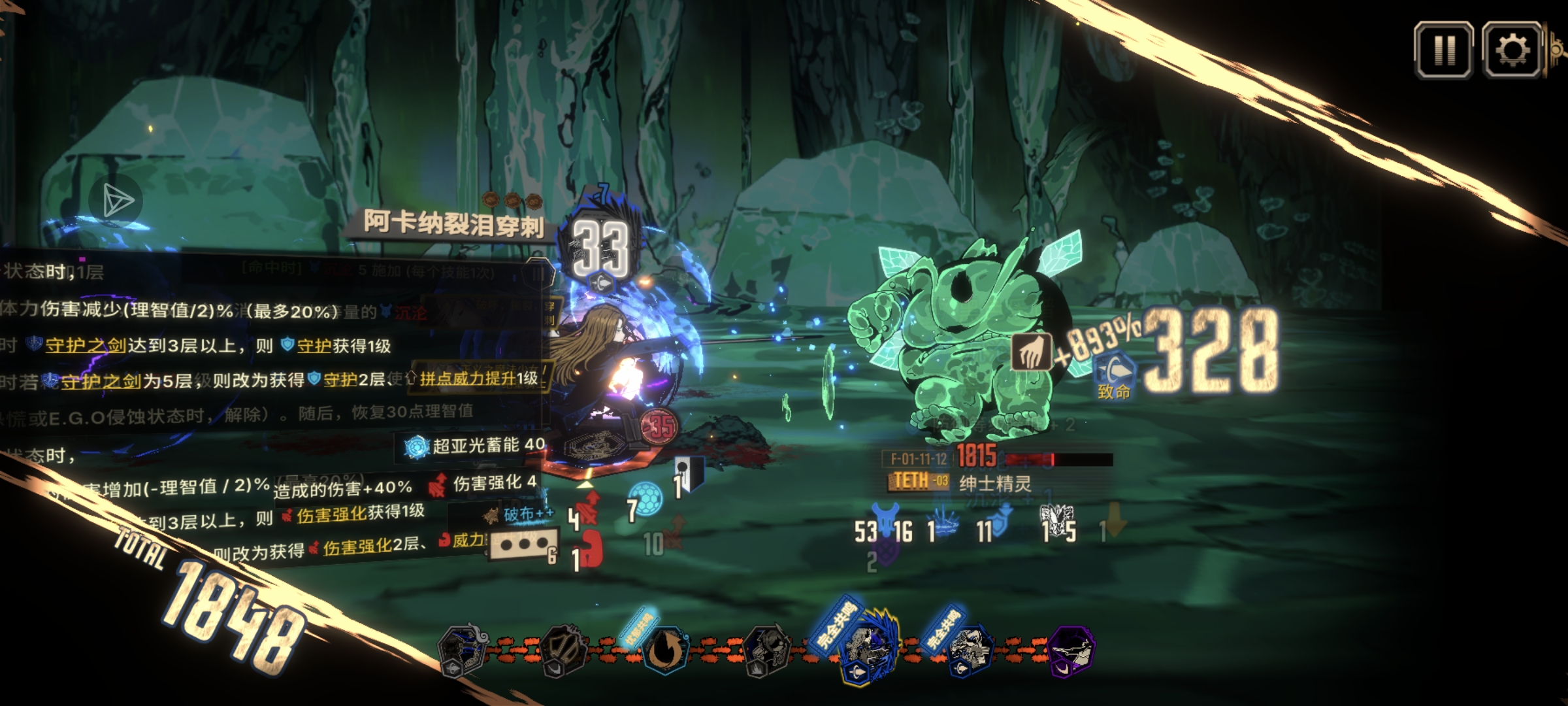1568x706 pixels.
Task: Choose the curved-arrow flame skill icon
Action: 664,650
